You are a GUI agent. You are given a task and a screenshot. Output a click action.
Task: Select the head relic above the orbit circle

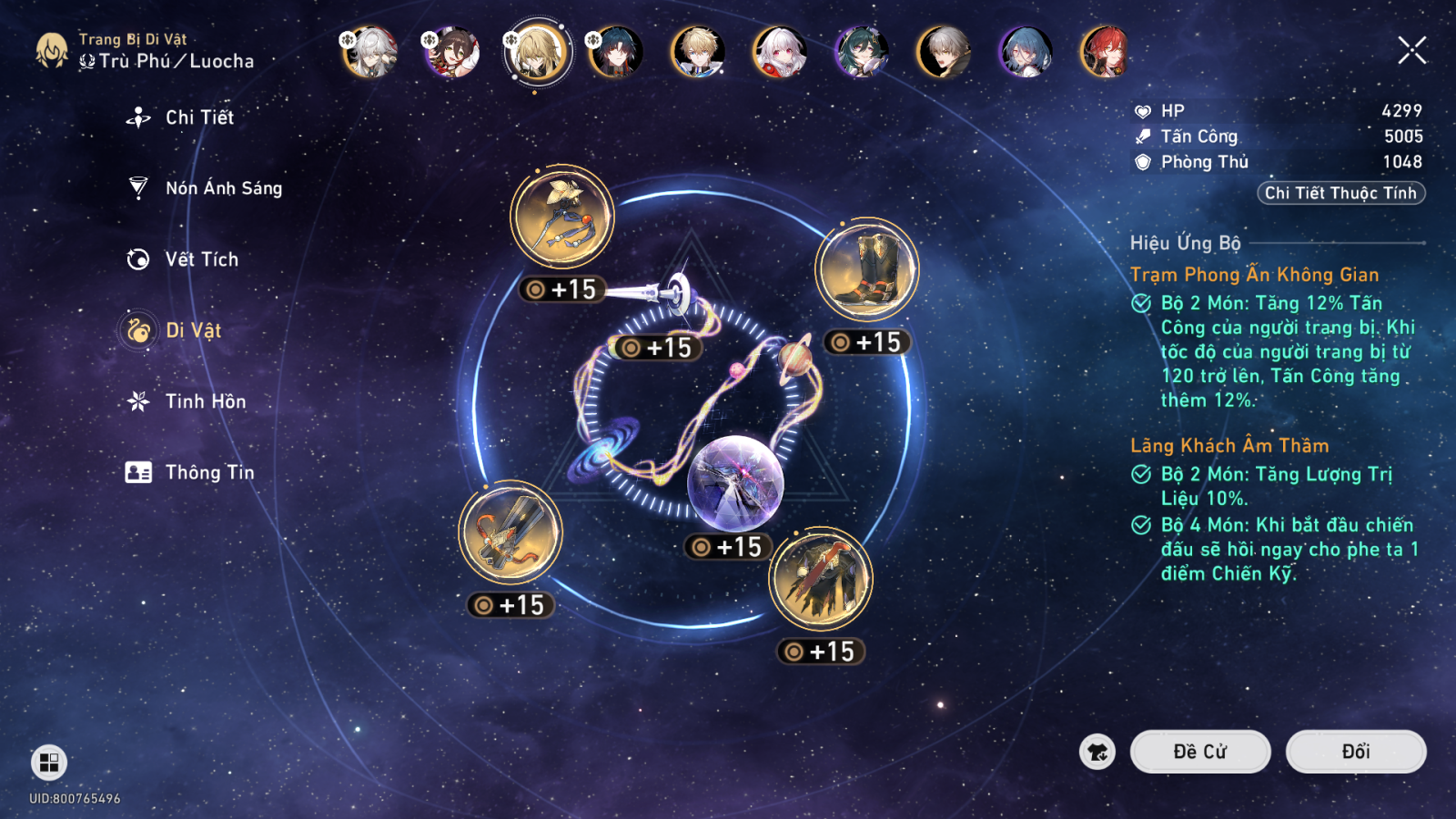pyautogui.click(x=561, y=216)
